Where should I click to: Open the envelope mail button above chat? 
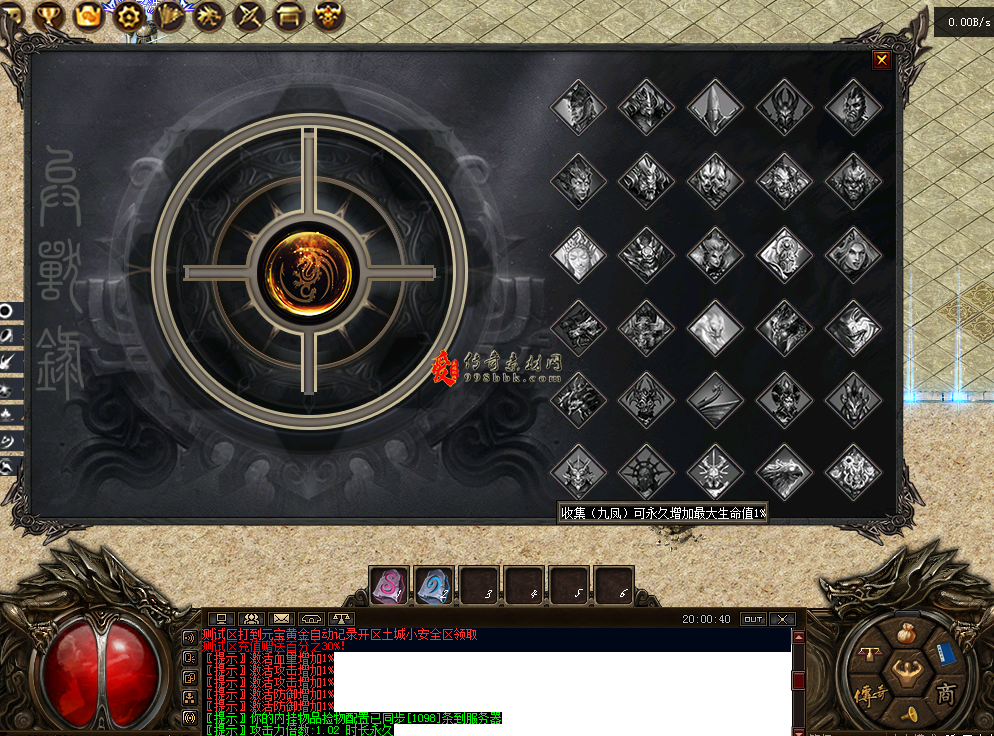(281, 619)
